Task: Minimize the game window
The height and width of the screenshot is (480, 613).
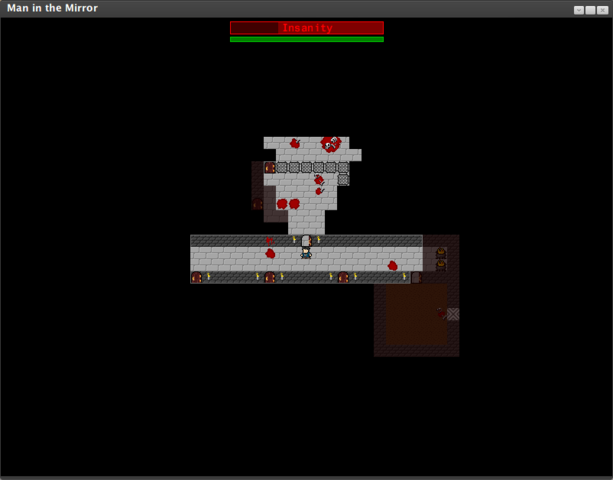Action: point(578,9)
